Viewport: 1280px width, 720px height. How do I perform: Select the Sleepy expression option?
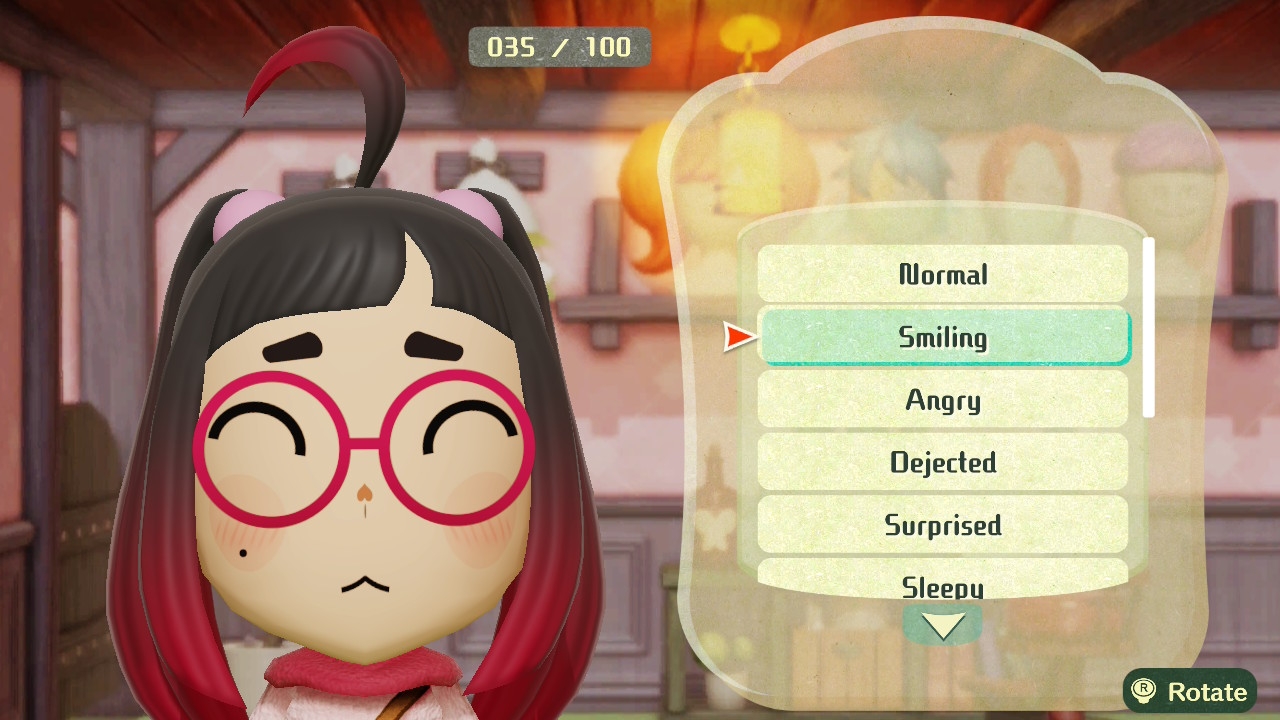943,580
